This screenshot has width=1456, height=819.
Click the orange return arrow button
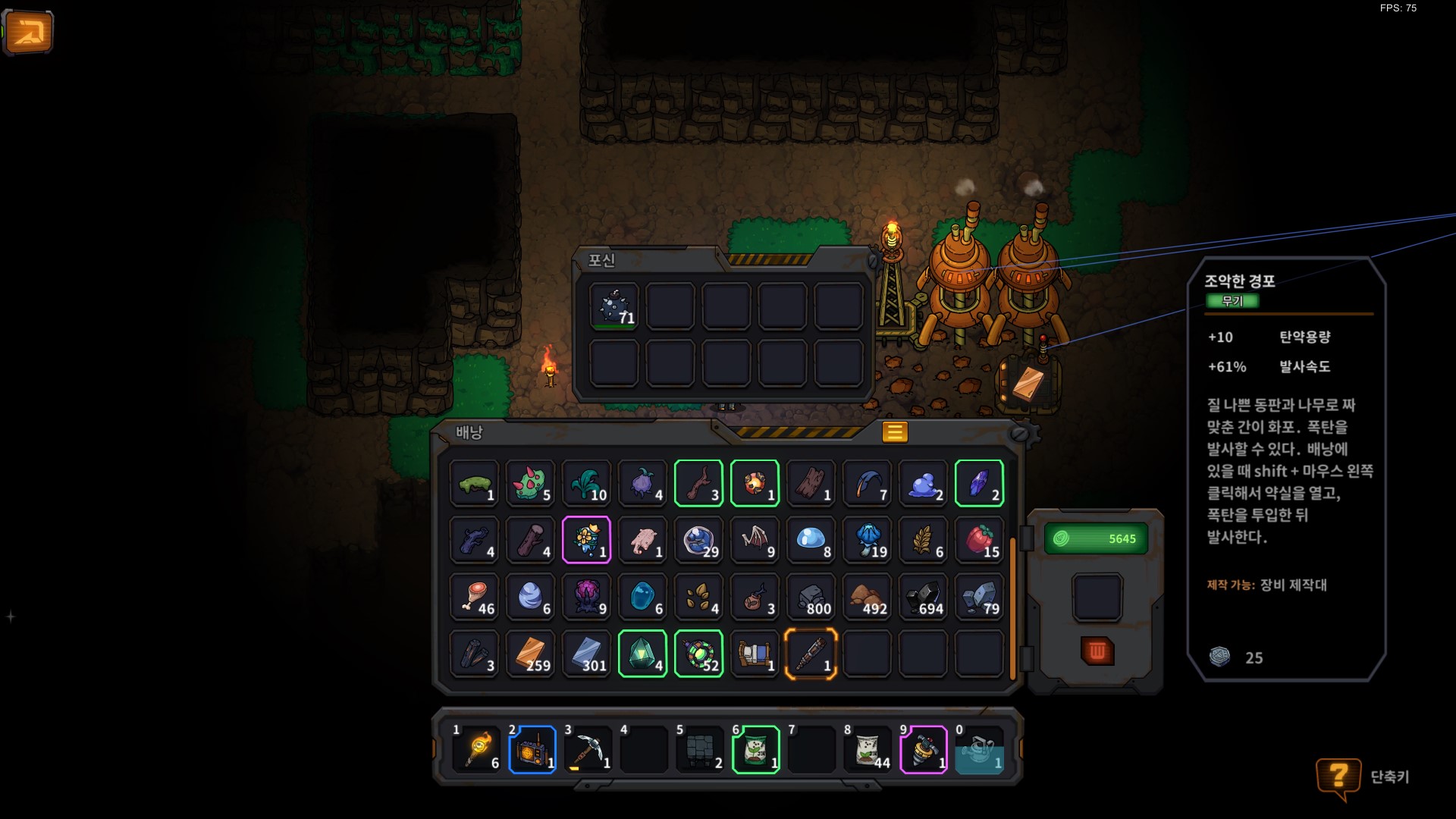[29, 33]
